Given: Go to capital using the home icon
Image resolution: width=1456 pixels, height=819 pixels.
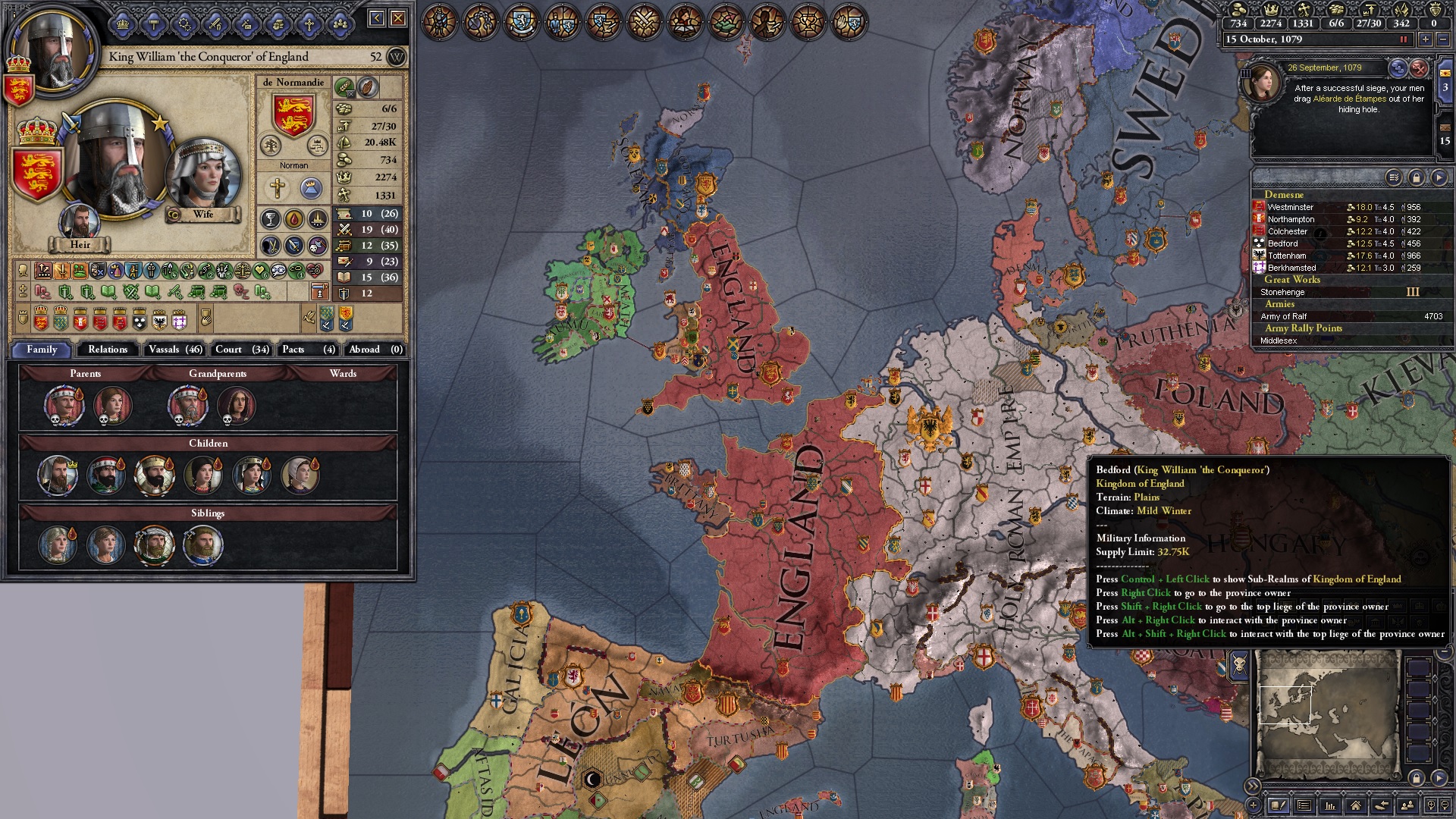Looking at the screenshot, I should (1357, 805).
